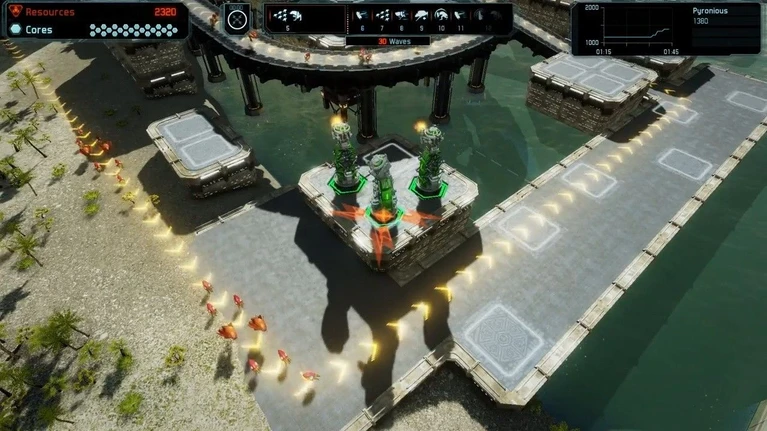Select the current wave 5 panel
Screen dimensions: 767x431
[289, 19]
